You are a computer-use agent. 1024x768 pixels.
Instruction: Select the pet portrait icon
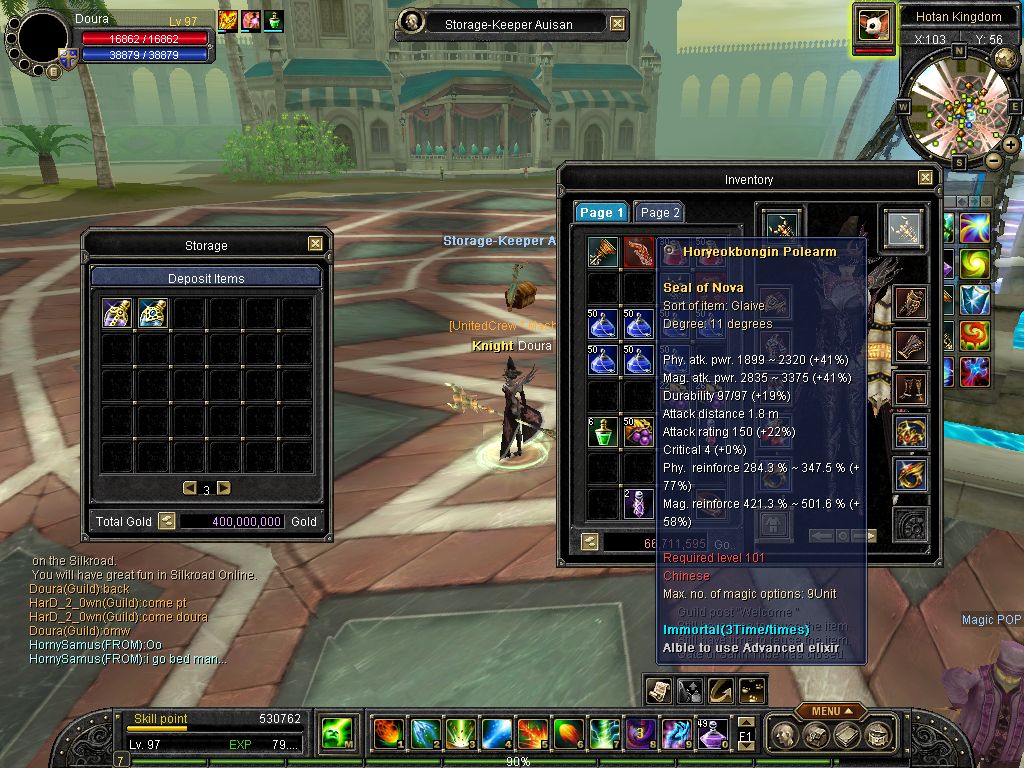click(873, 25)
